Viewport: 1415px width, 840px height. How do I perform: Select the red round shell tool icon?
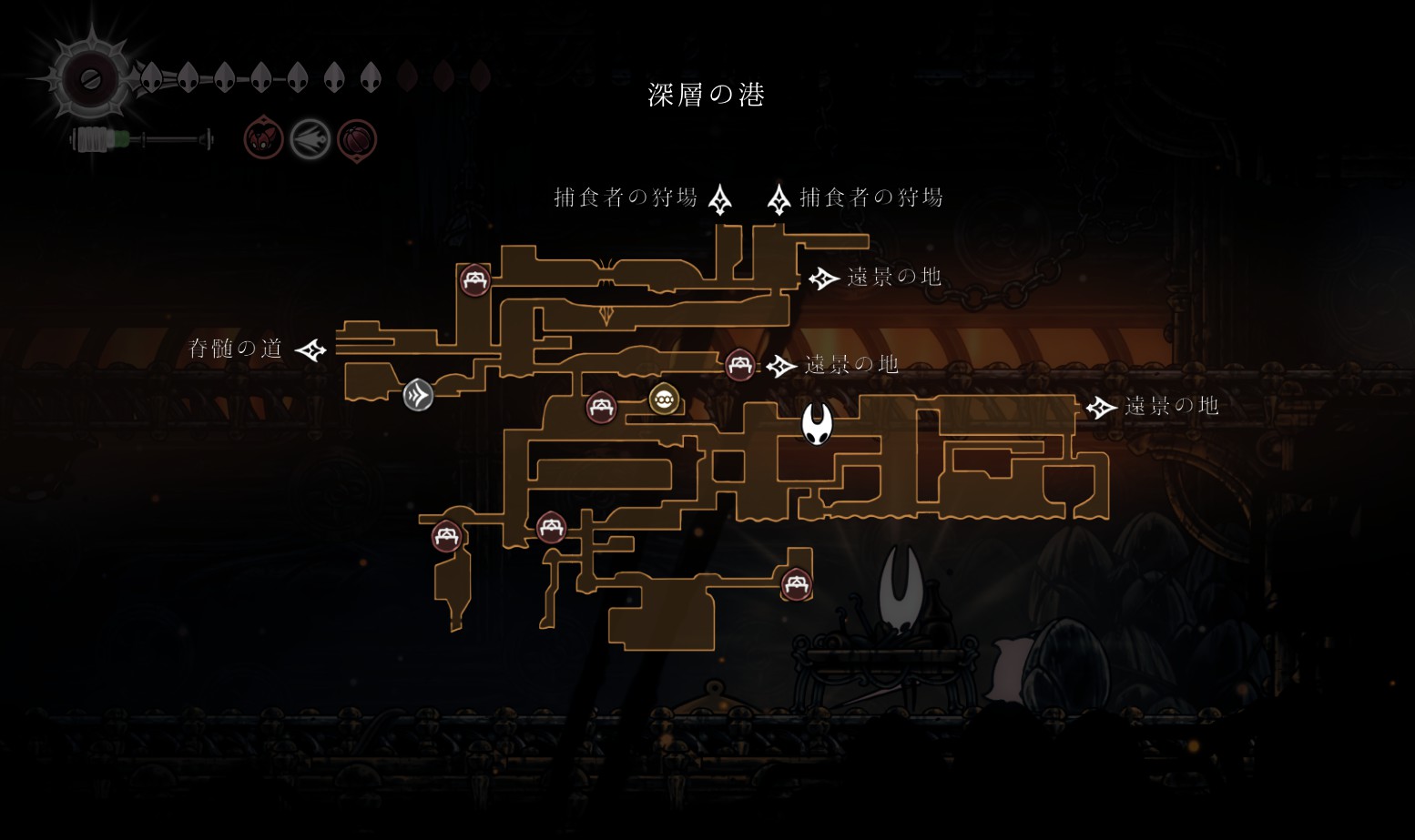[357, 140]
